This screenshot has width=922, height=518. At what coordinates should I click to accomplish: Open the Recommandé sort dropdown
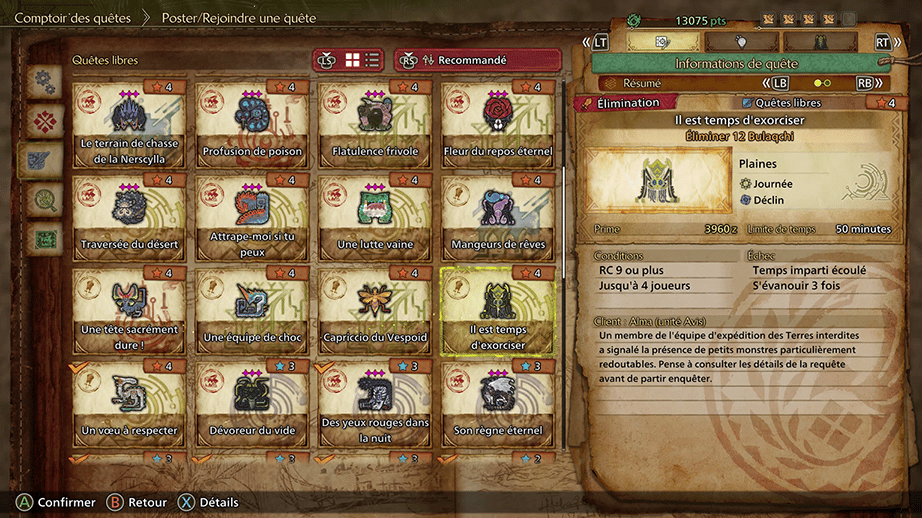coord(478,60)
